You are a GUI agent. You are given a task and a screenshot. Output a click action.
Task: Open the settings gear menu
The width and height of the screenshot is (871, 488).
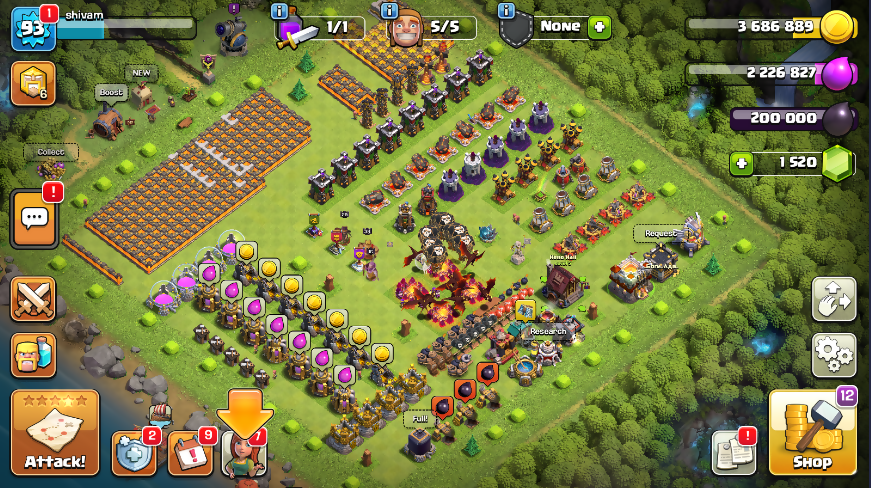833,354
